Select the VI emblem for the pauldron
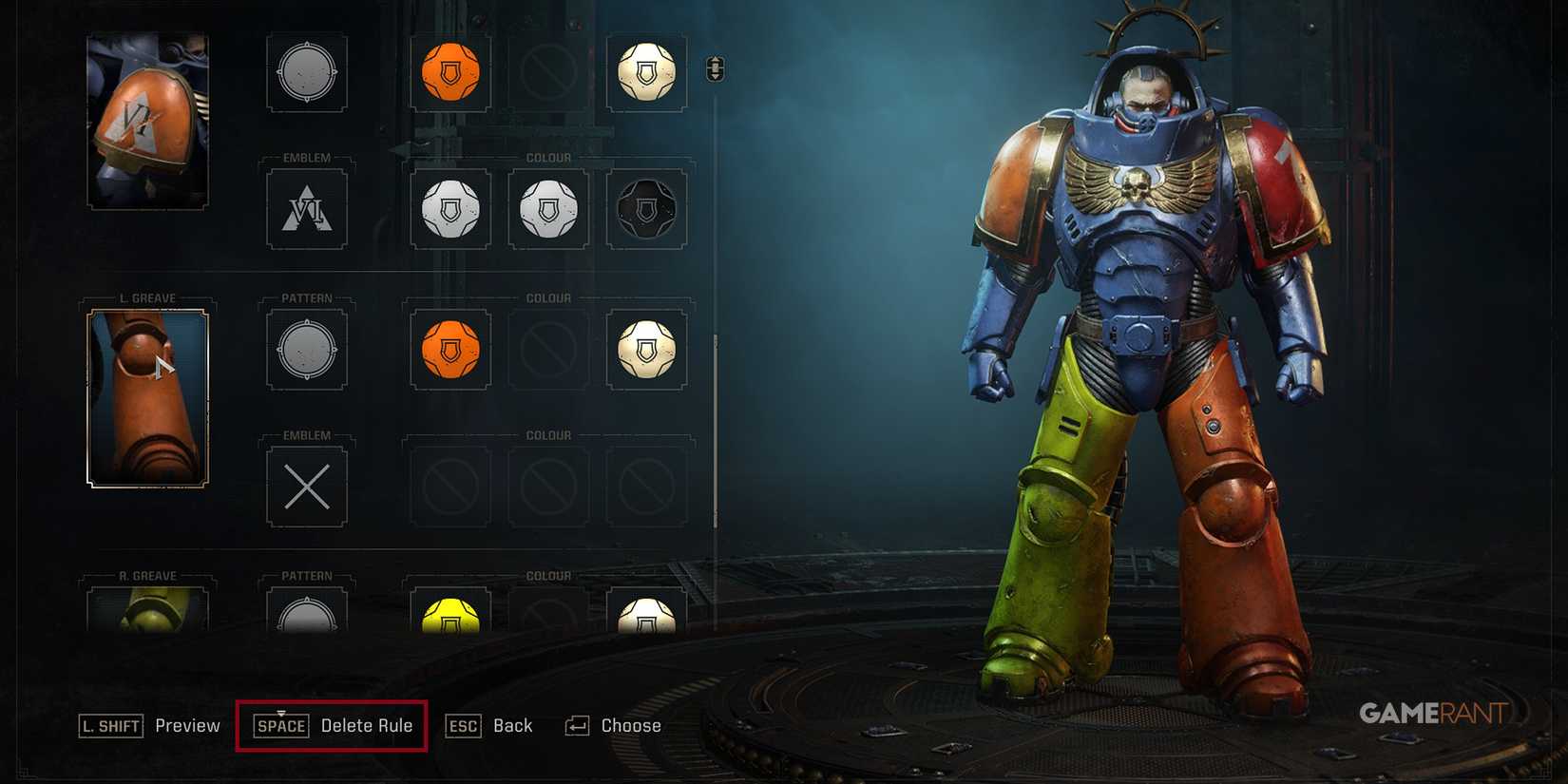The width and height of the screenshot is (1568, 784). (x=306, y=208)
